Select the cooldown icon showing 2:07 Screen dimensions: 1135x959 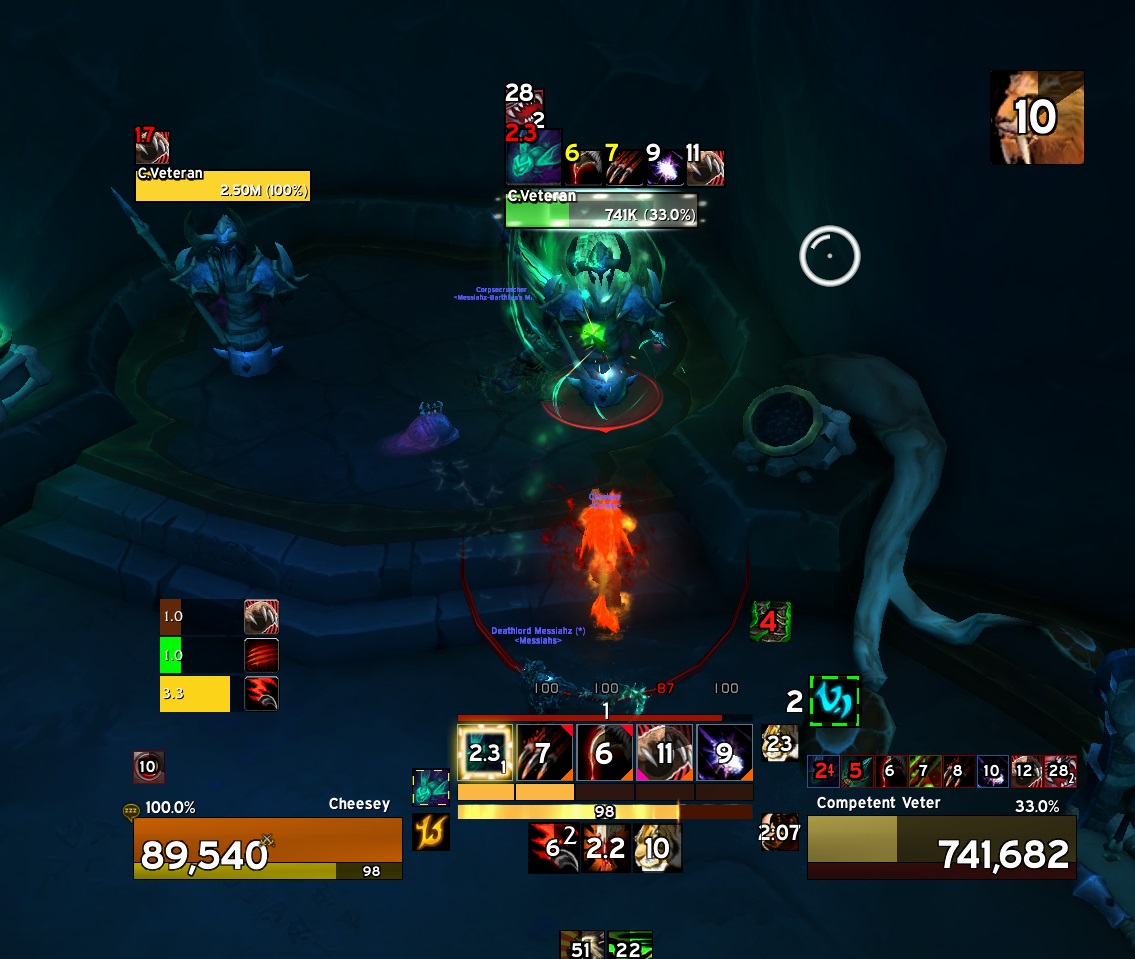[x=780, y=832]
